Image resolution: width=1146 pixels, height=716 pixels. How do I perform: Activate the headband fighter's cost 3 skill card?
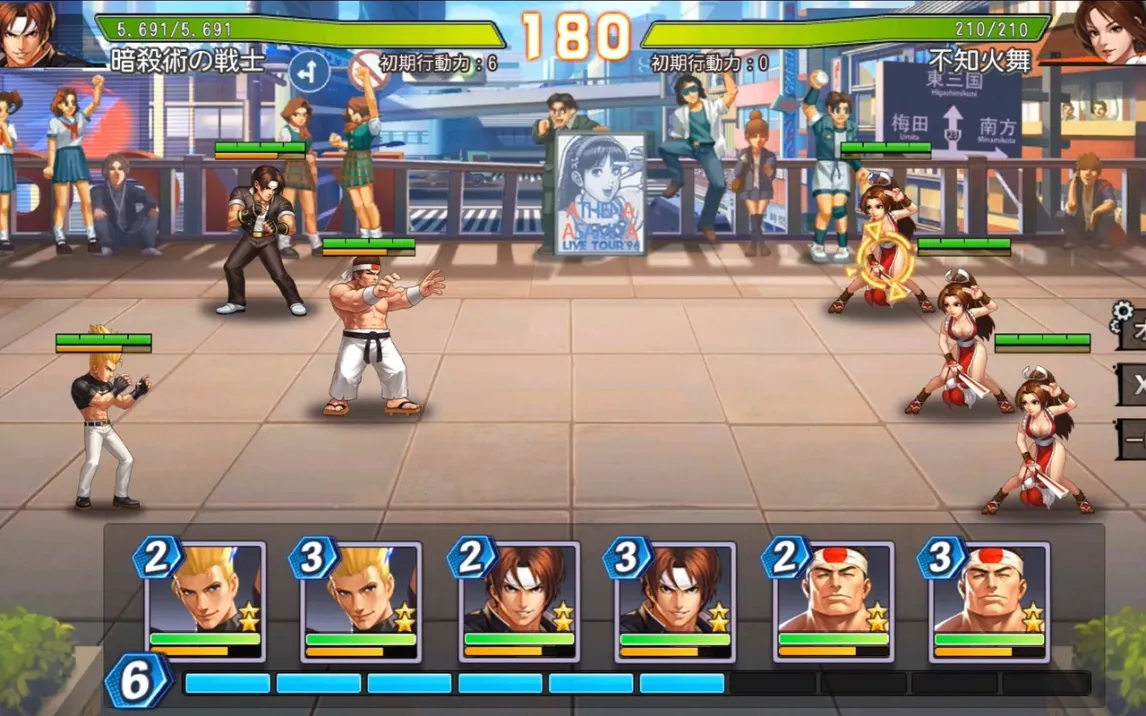click(x=989, y=601)
